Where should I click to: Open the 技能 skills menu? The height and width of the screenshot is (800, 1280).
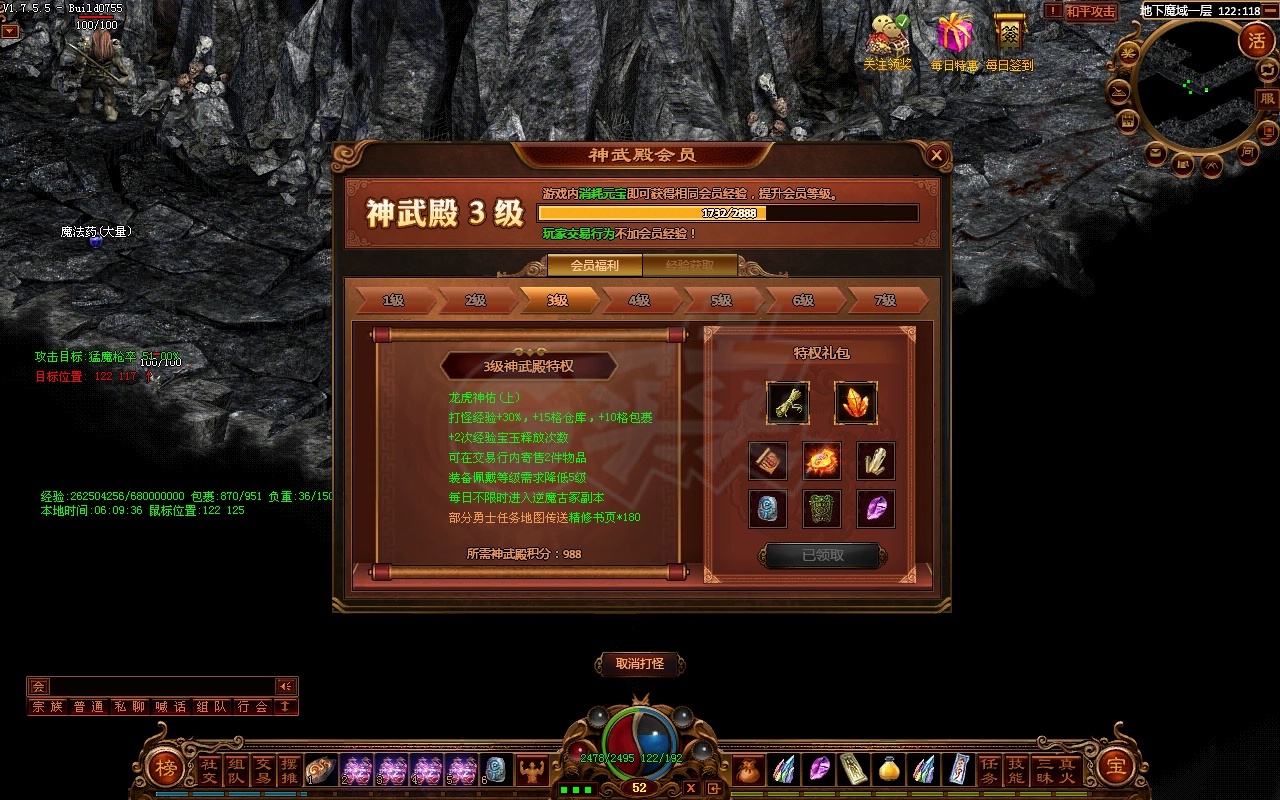[1015, 770]
